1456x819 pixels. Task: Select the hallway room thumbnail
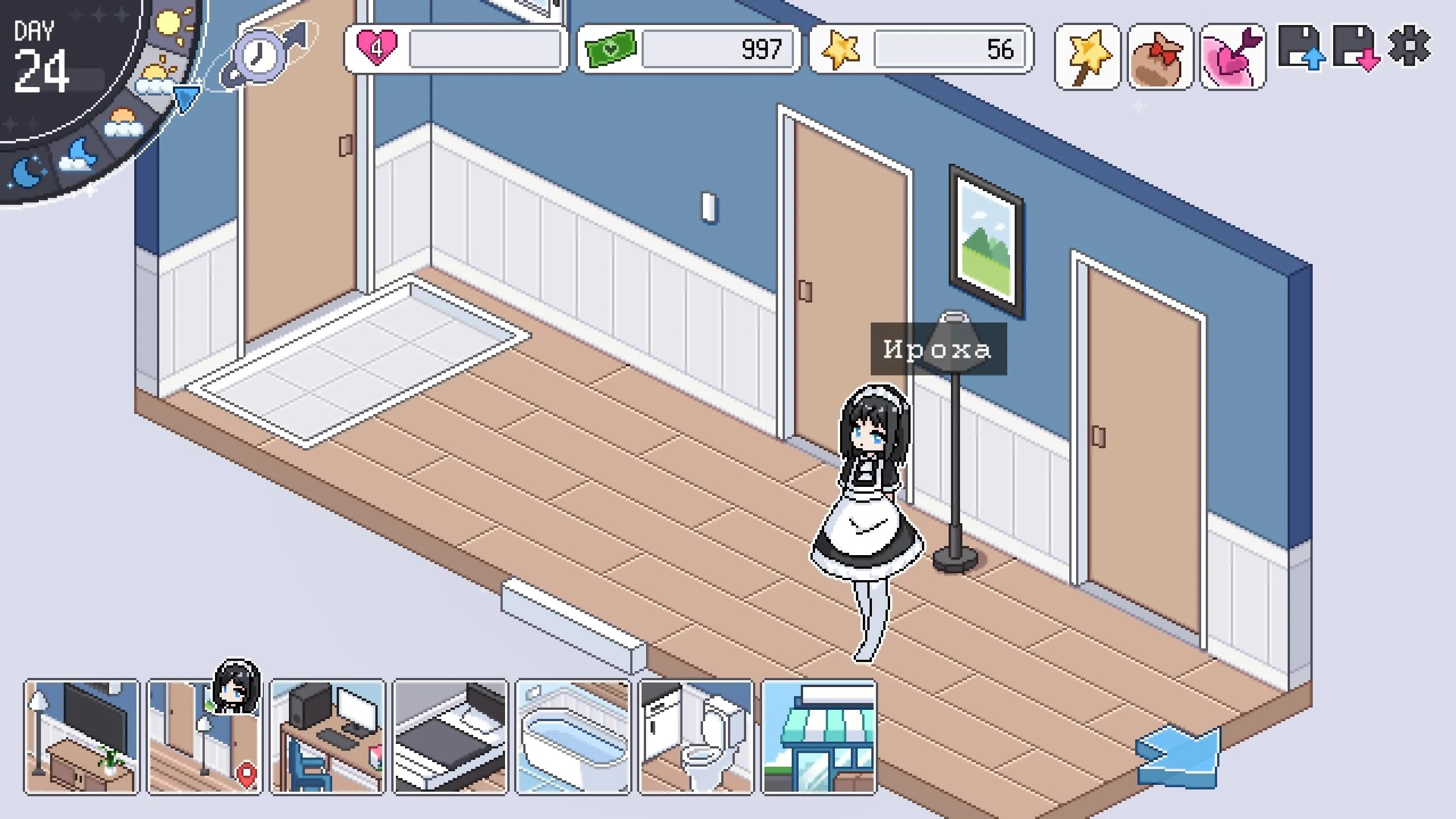pyautogui.click(x=204, y=737)
